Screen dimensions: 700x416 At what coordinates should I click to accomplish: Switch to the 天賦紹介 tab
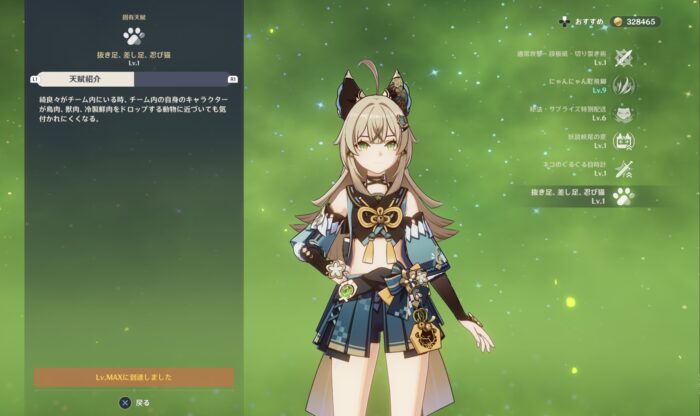pyautogui.click(x=86, y=78)
